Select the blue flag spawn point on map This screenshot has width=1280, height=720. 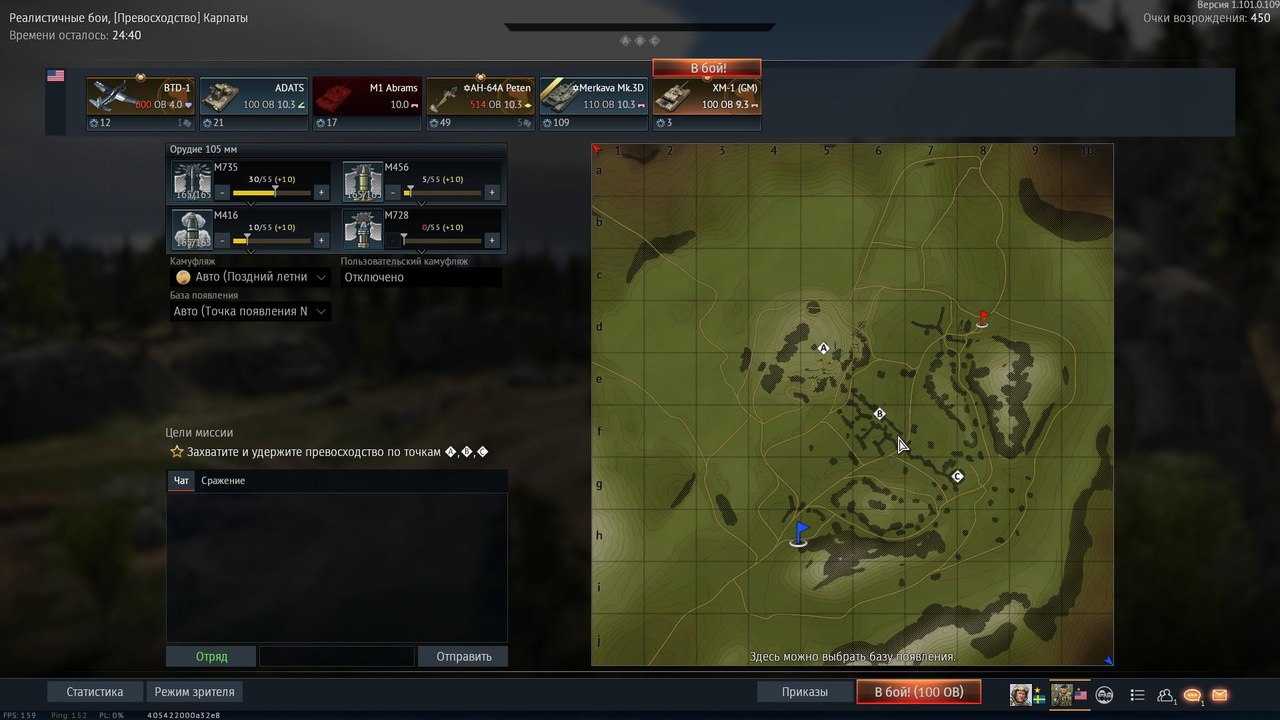tap(799, 534)
